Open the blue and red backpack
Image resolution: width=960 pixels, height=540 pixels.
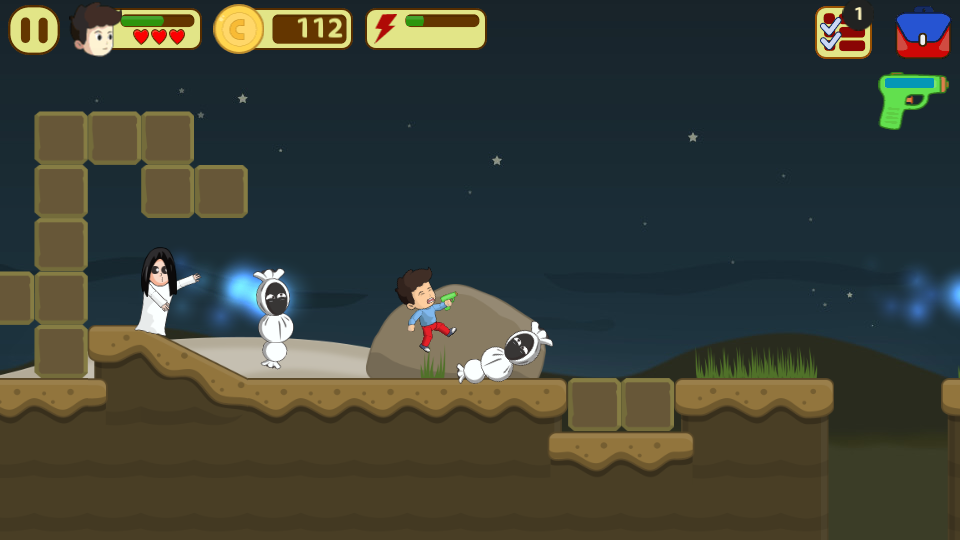pyautogui.click(x=922, y=33)
